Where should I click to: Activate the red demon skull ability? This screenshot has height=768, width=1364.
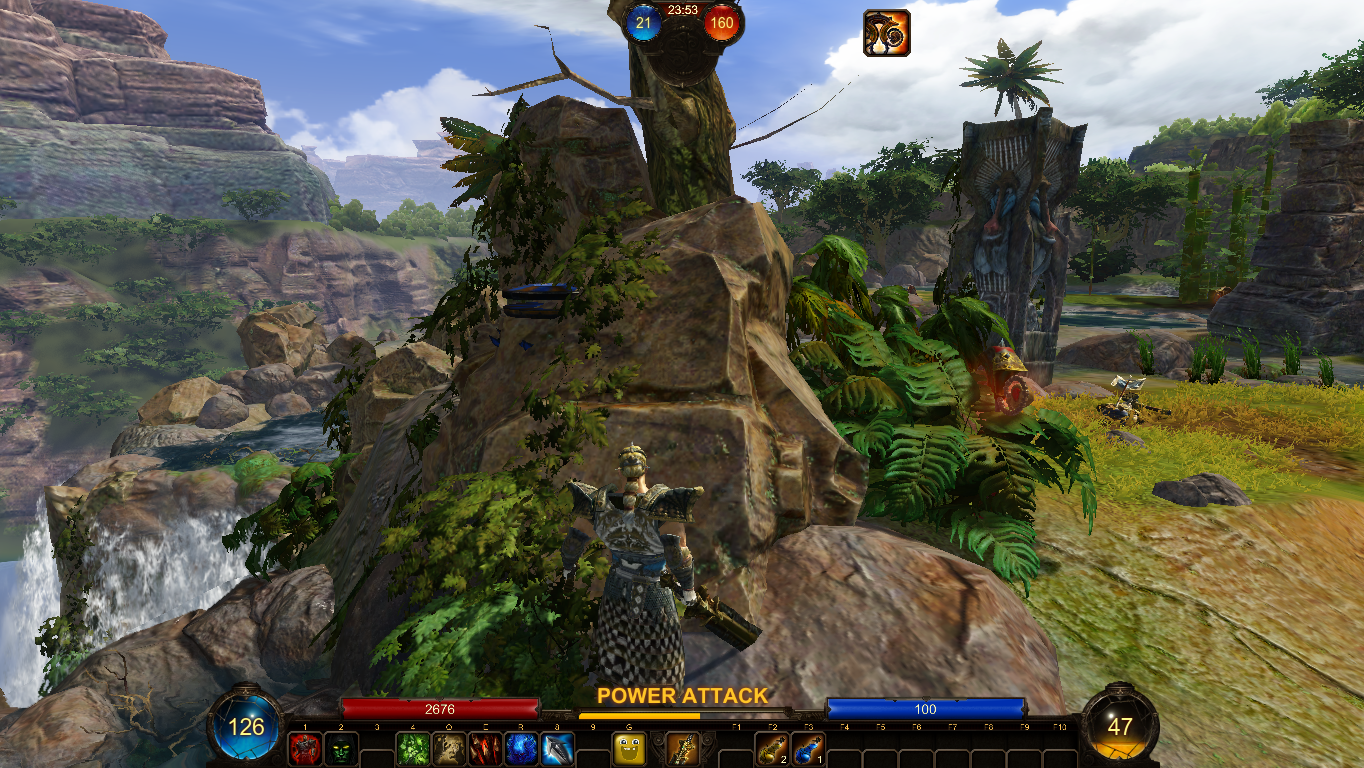click(x=305, y=749)
